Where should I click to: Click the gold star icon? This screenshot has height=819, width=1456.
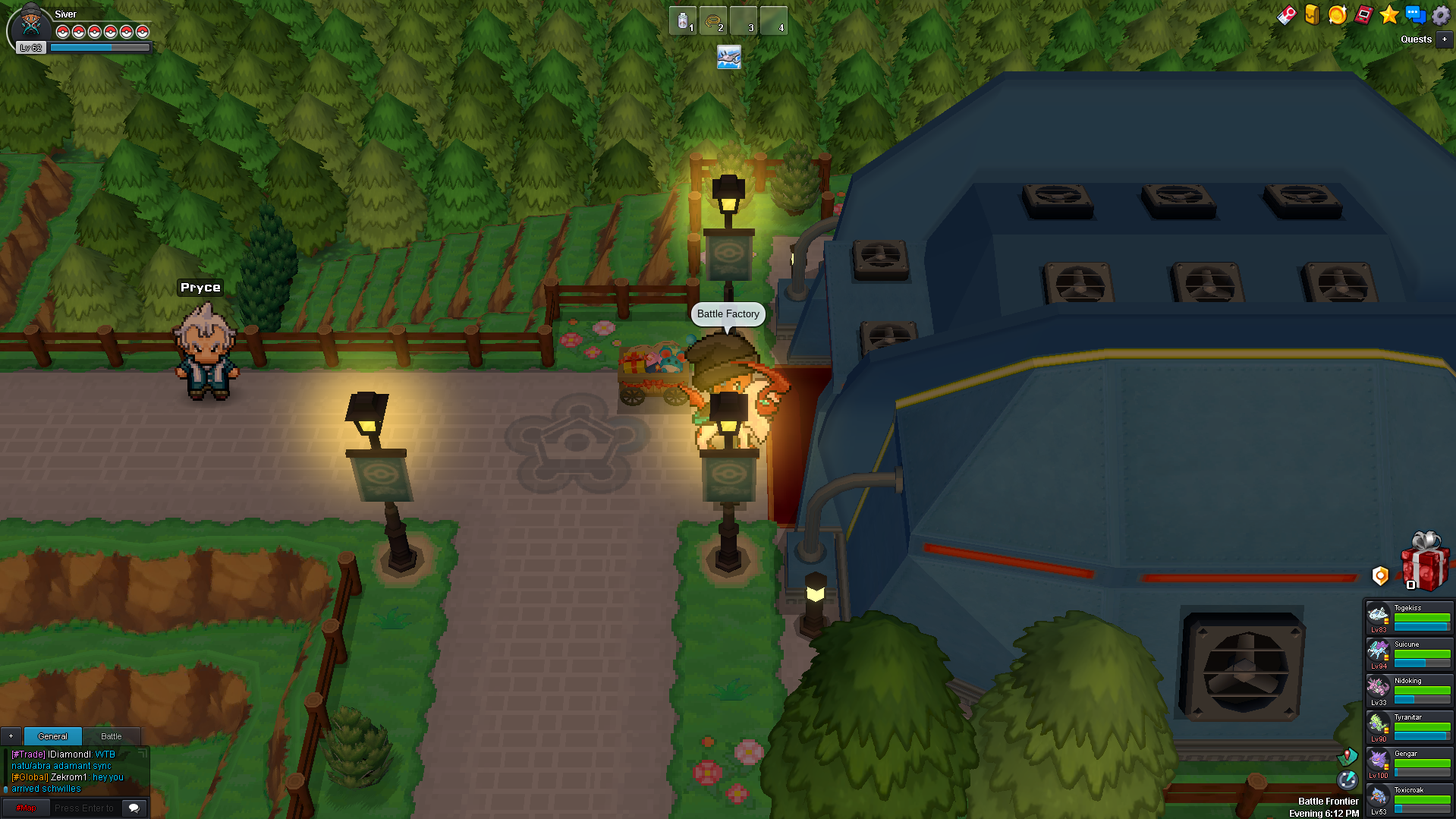(1389, 15)
